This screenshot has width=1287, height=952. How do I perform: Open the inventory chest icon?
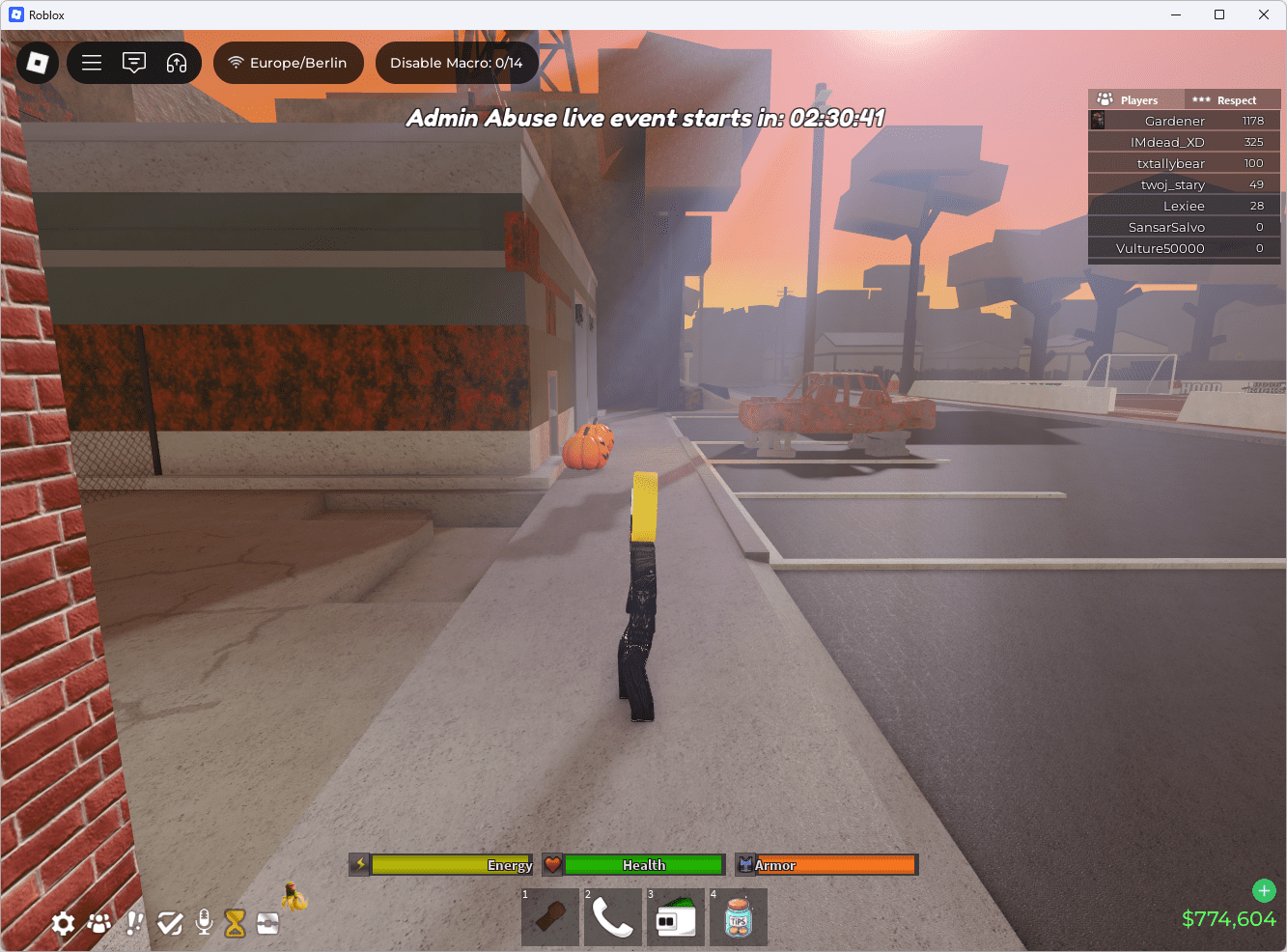tap(267, 924)
